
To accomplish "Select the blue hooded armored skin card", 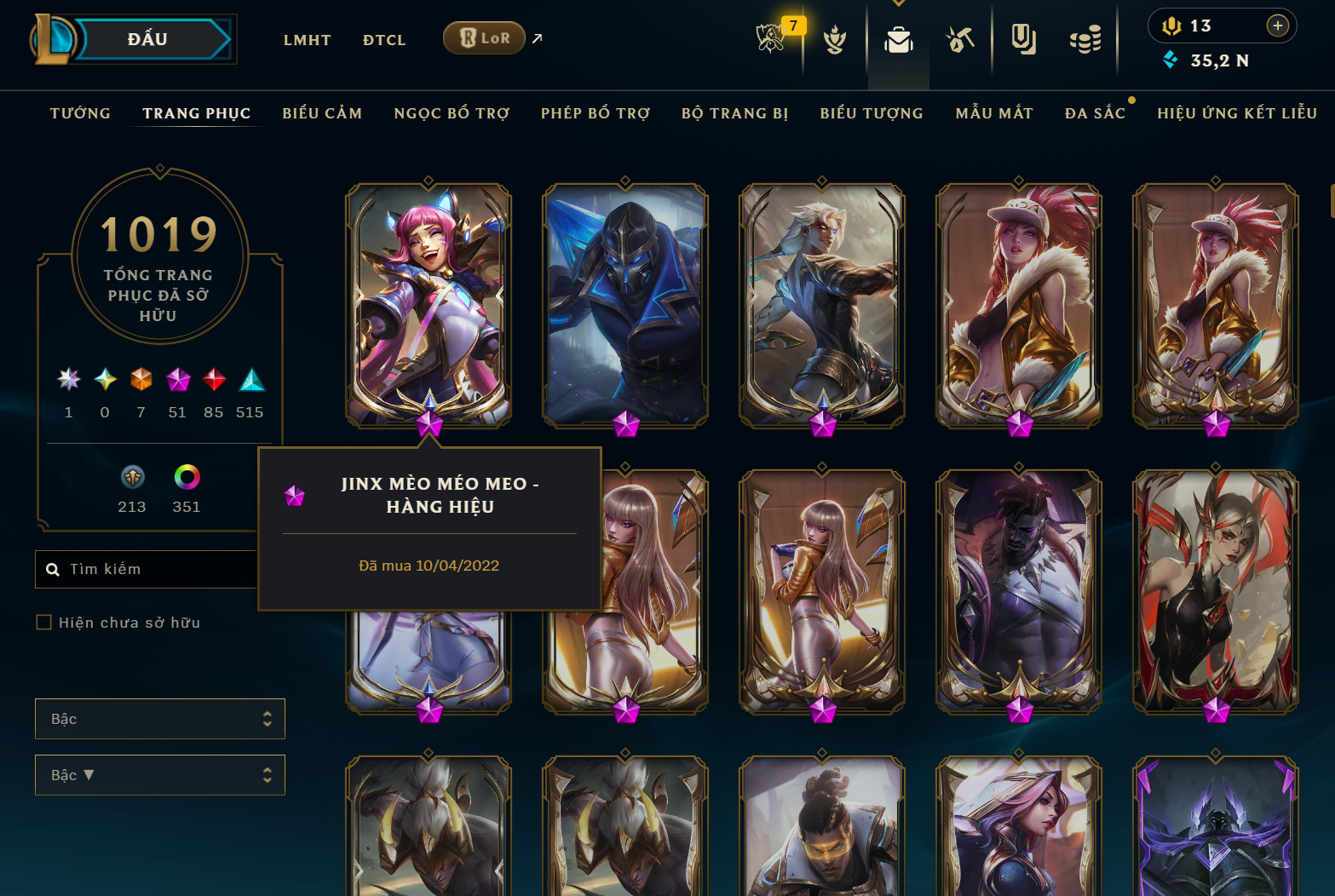I will coord(625,304).
